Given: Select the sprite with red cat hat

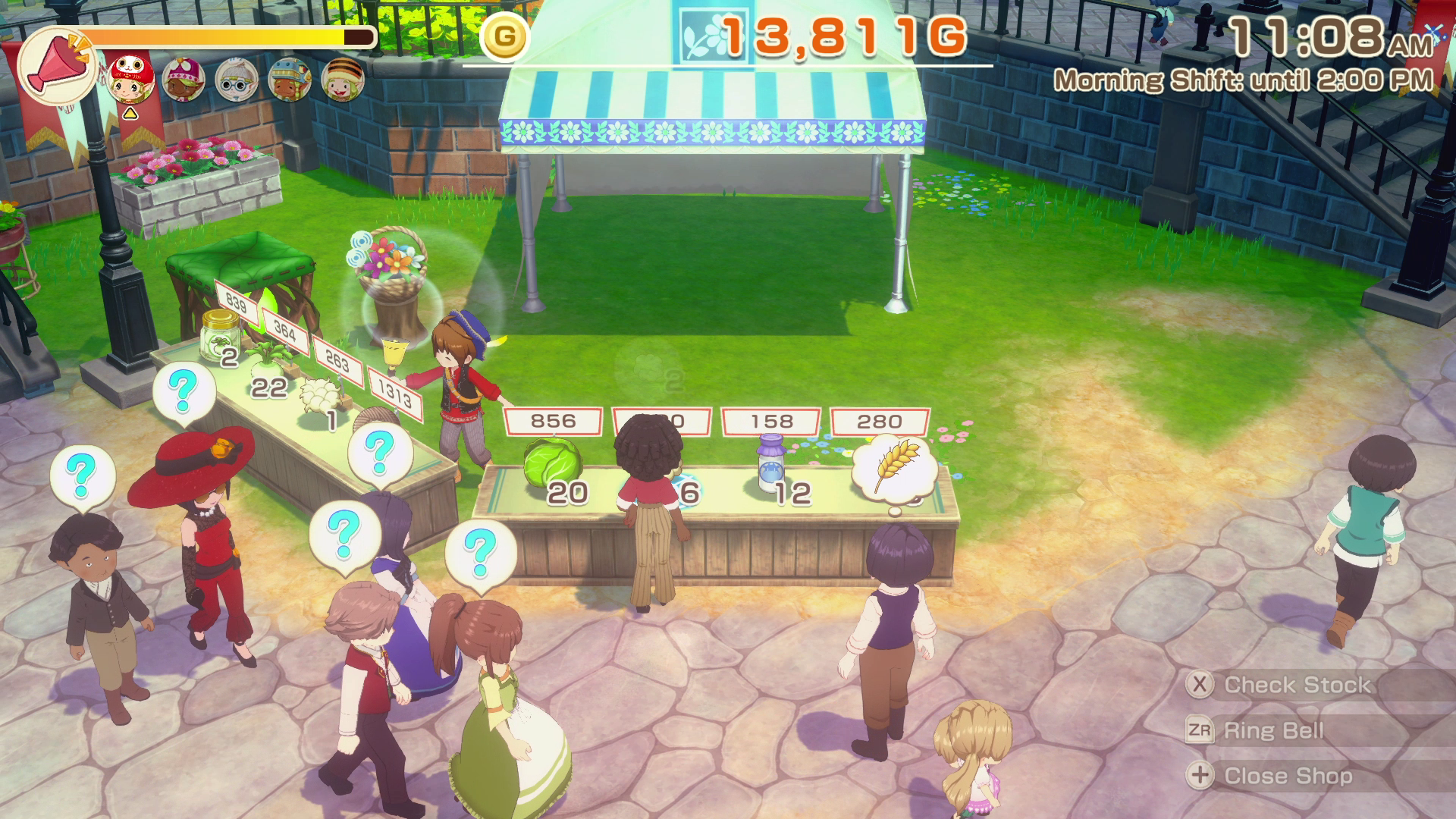Looking at the screenshot, I should coord(133,79).
